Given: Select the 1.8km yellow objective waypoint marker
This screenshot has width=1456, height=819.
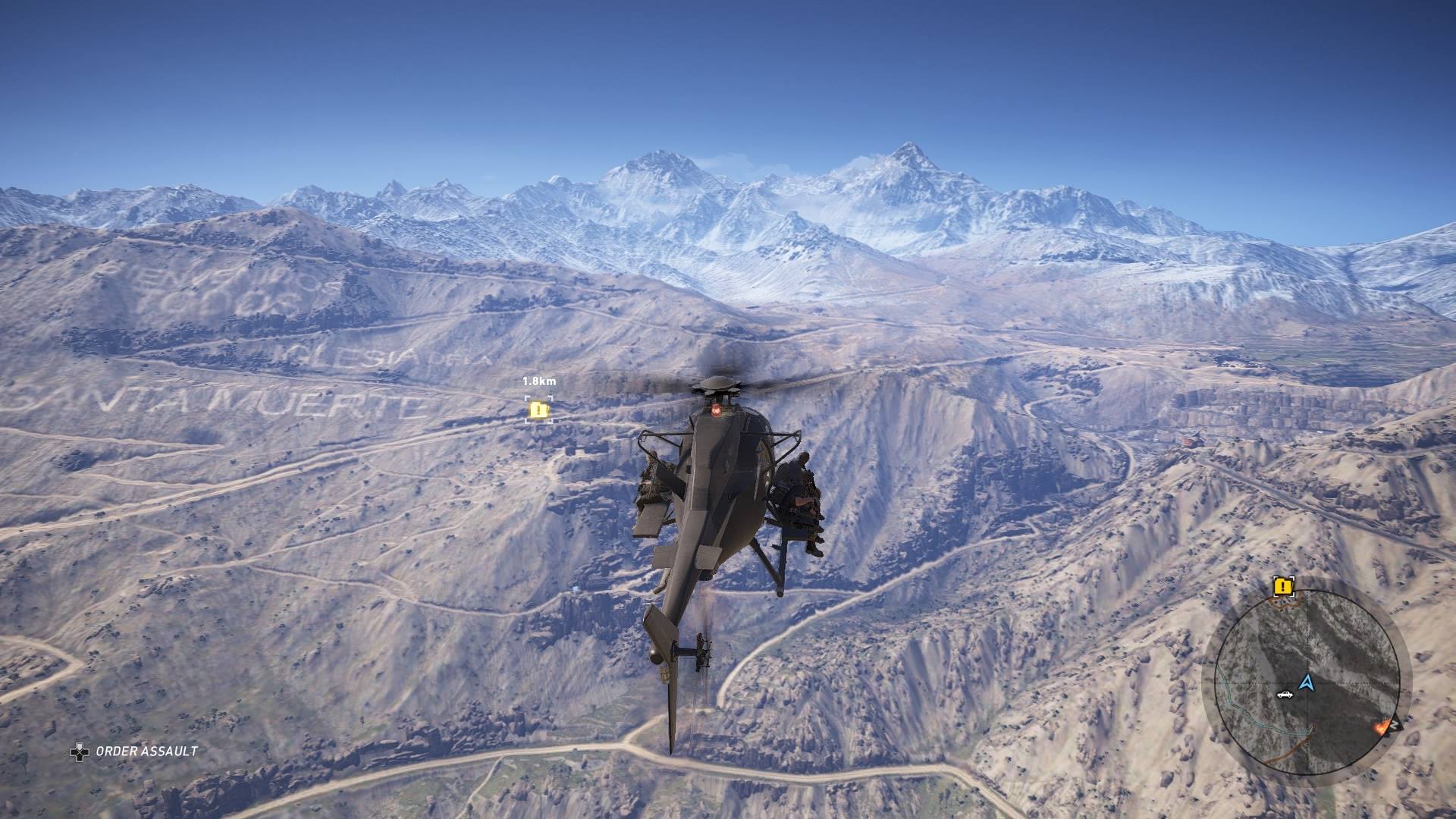Looking at the screenshot, I should 538,410.
